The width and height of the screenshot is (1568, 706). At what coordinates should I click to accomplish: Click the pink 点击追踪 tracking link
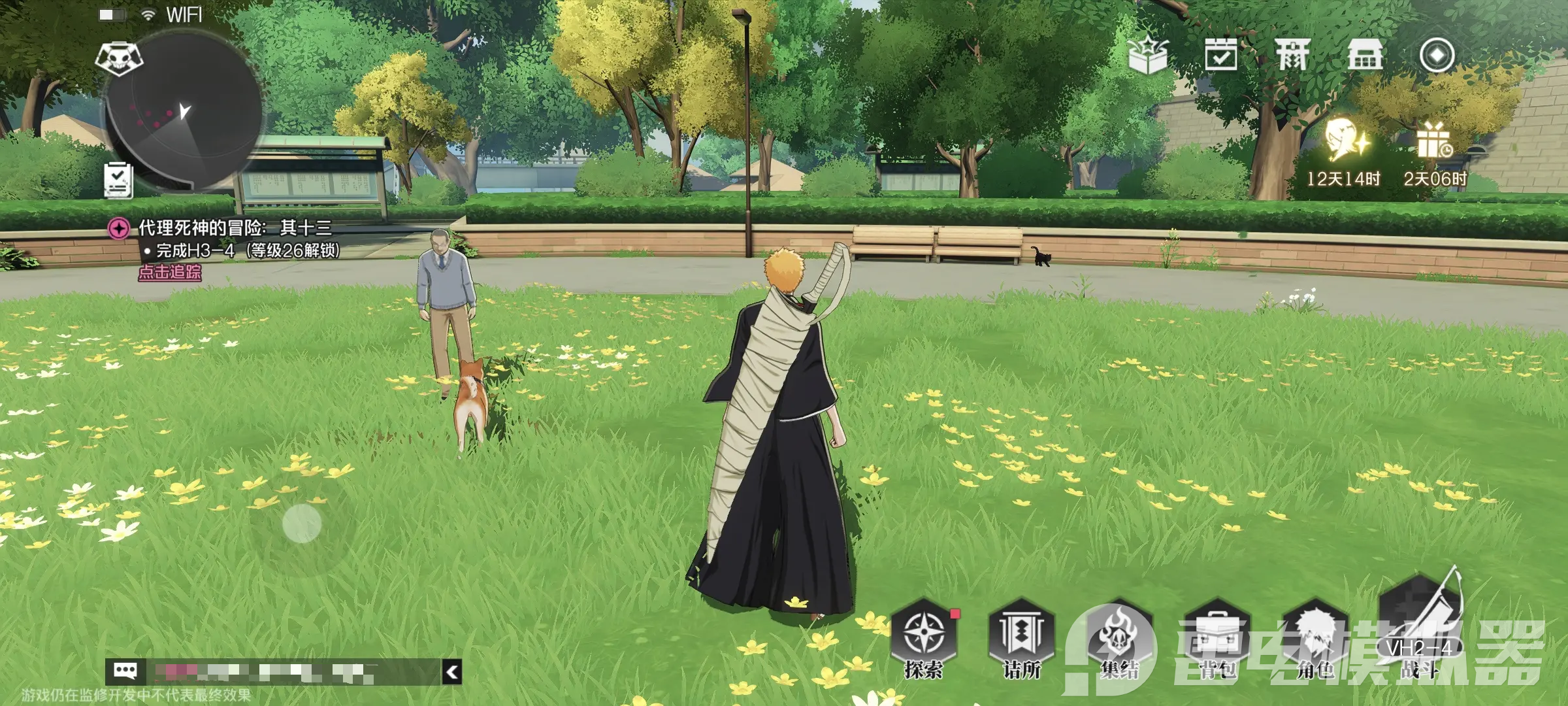(x=170, y=273)
